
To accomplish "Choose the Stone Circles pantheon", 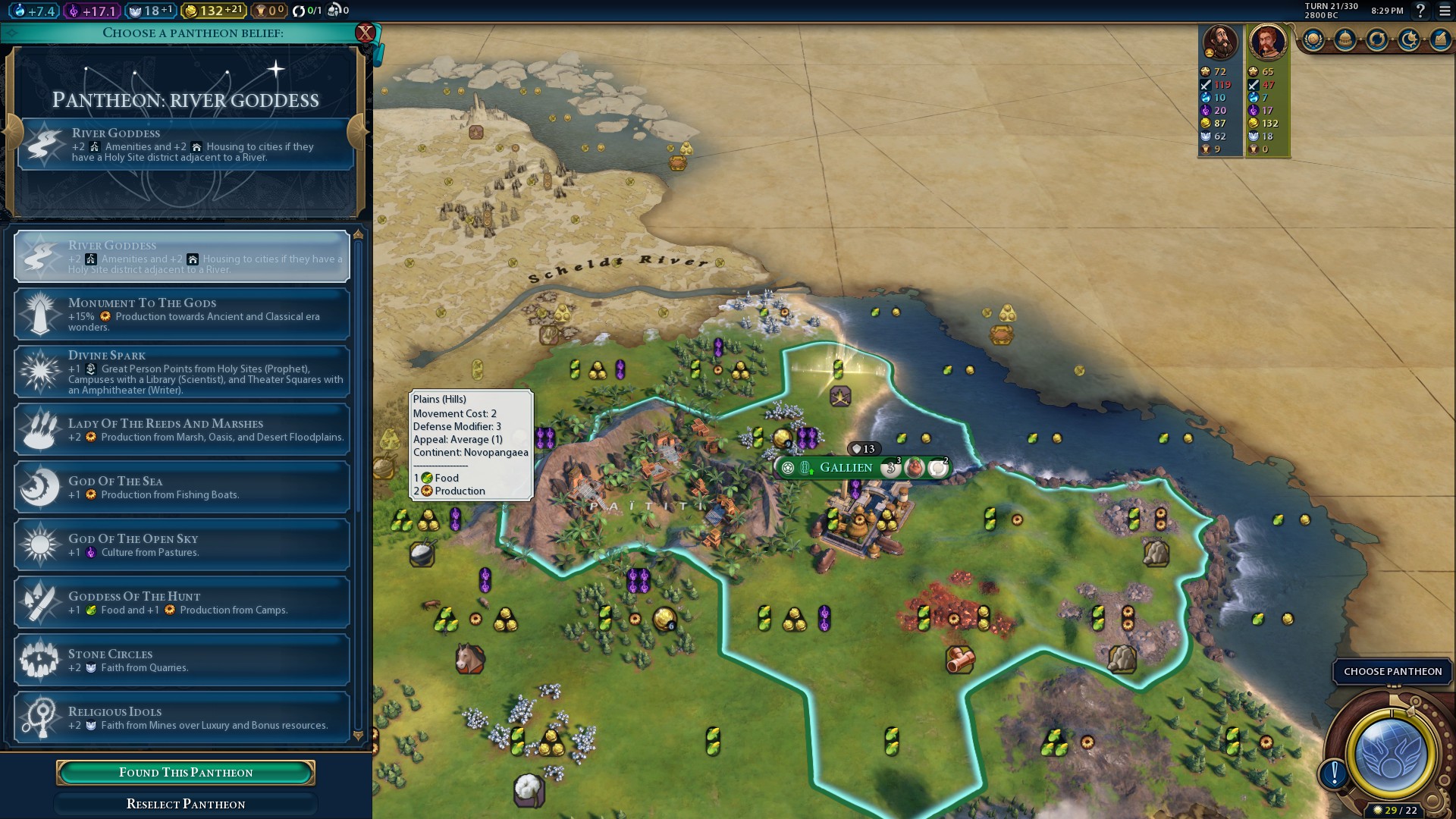I will 182,660.
